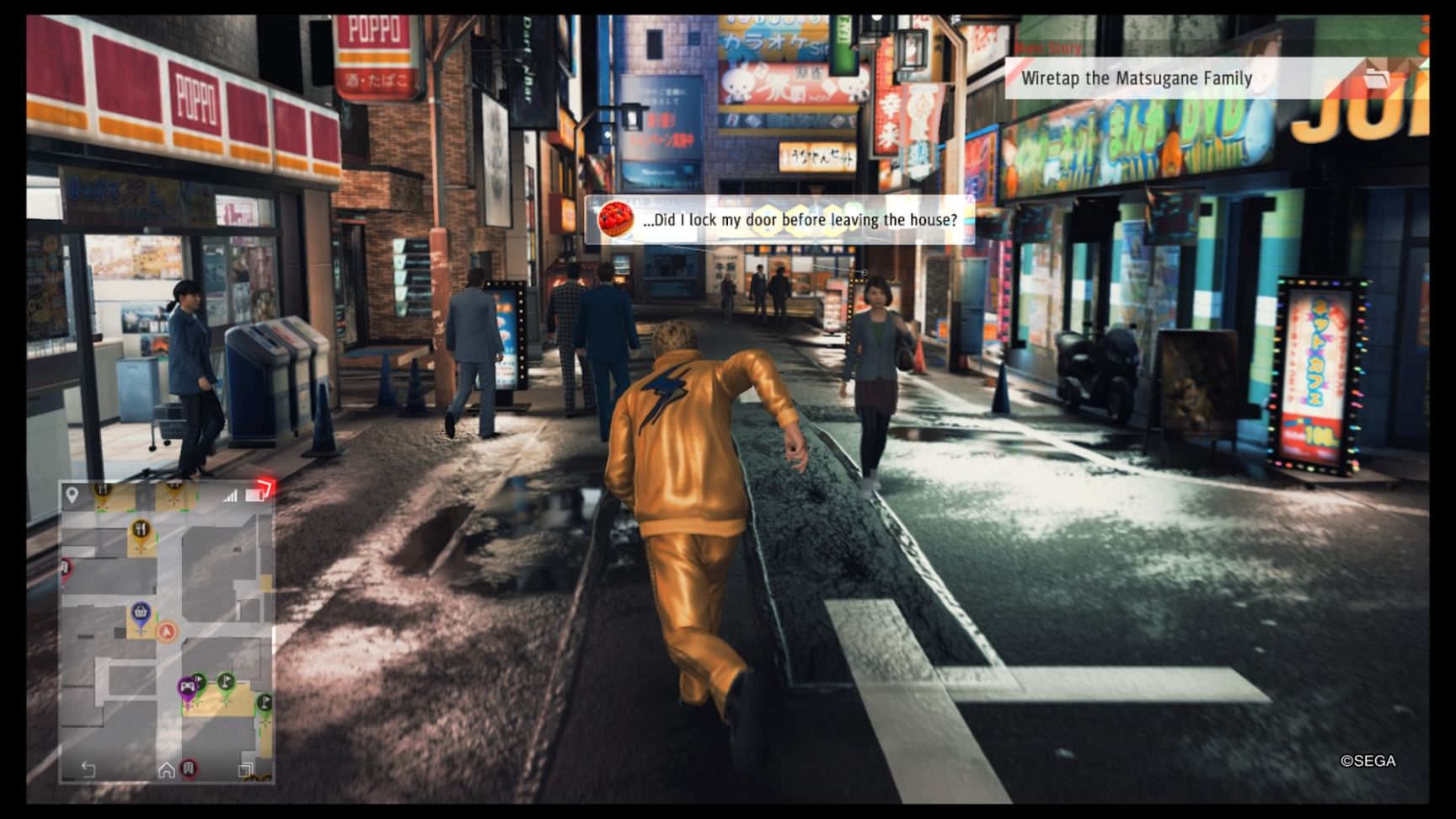This screenshot has width=1456, height=819.
Task: Expand the minimap using the bottom-right corner icon
Action: (x=244, y=768)
